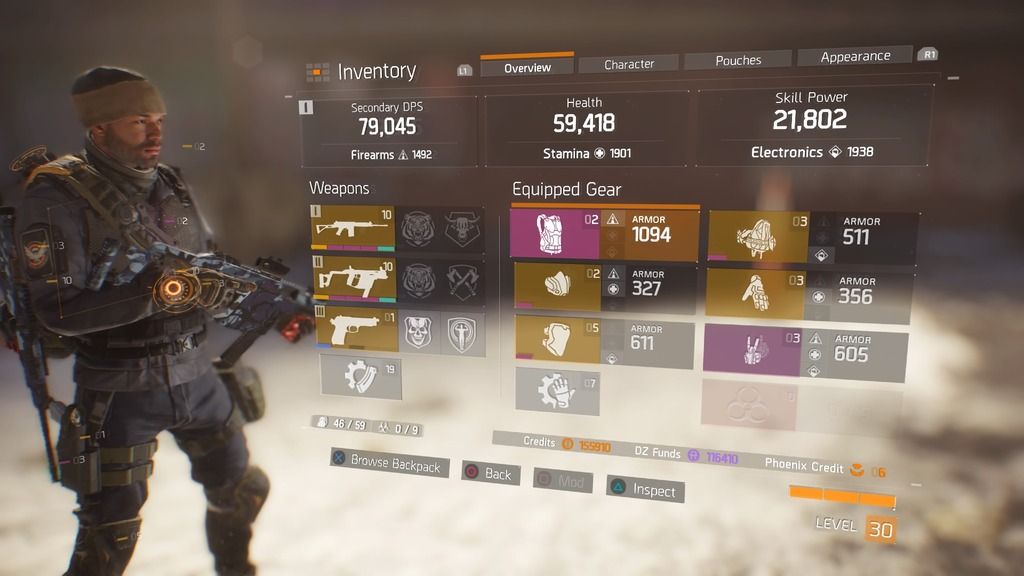Viewport: 1024px width, 576px height.
Task: Click Browse Backpack
Action: click(x=389, y=464)
